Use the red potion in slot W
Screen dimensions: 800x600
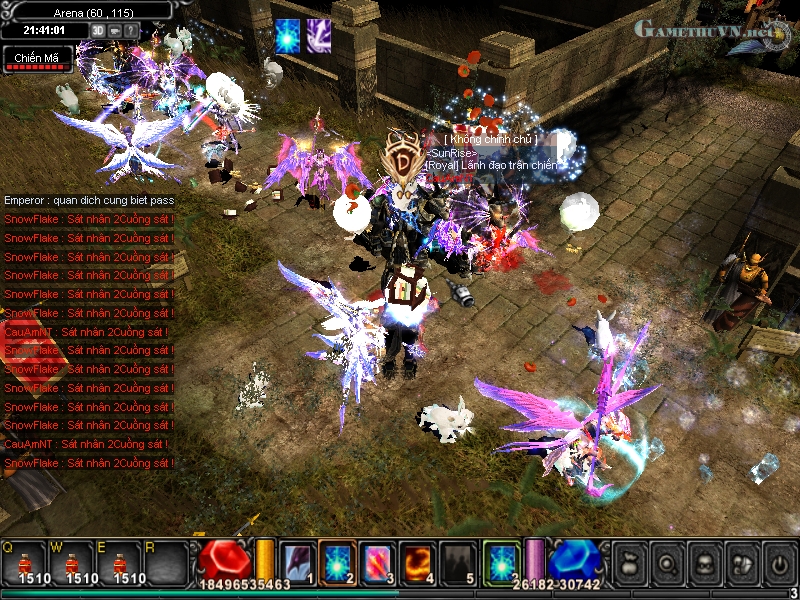76,564
